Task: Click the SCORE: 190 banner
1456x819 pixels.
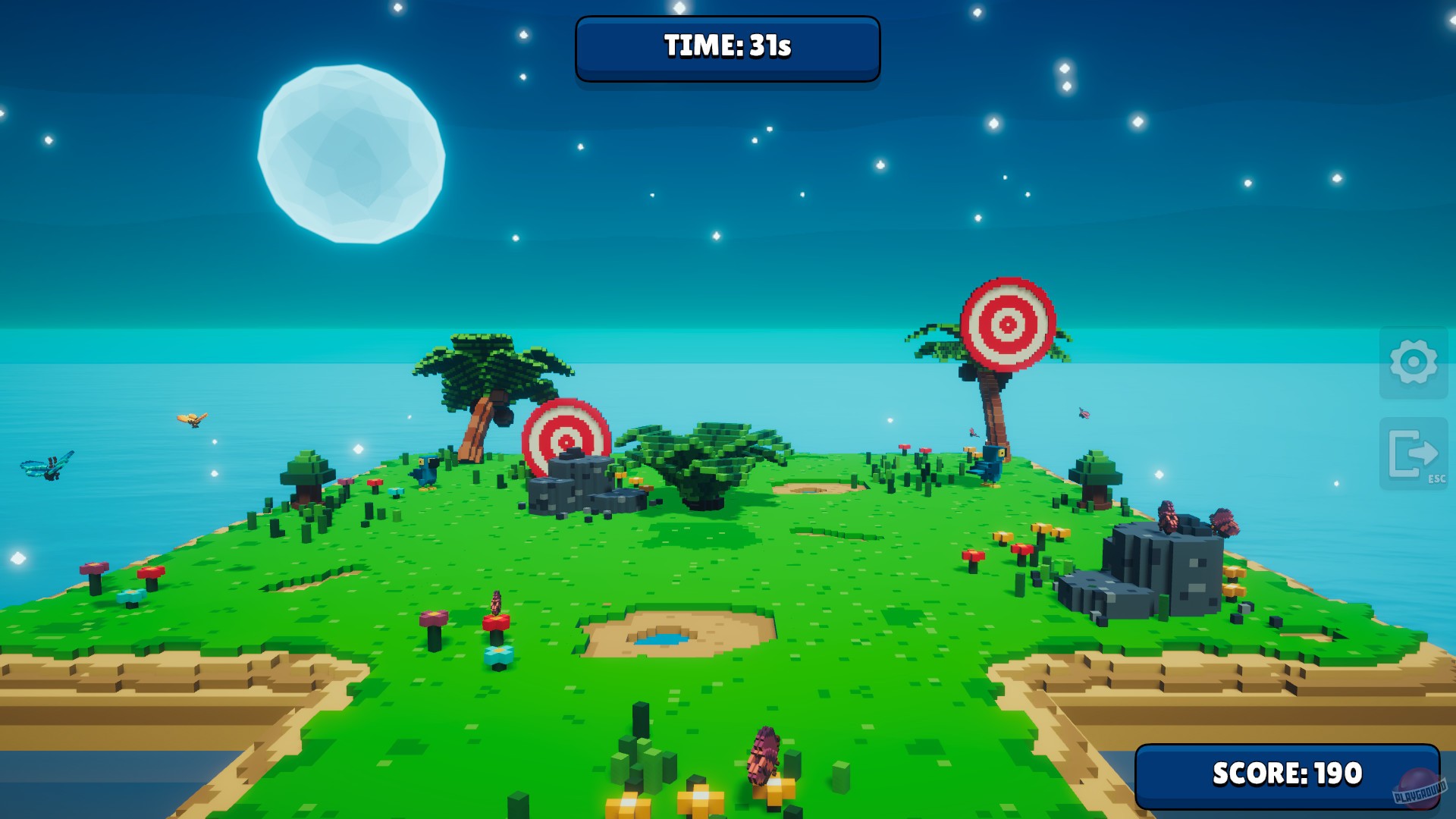Action: pyautogui.click(x=1289, y=776)
